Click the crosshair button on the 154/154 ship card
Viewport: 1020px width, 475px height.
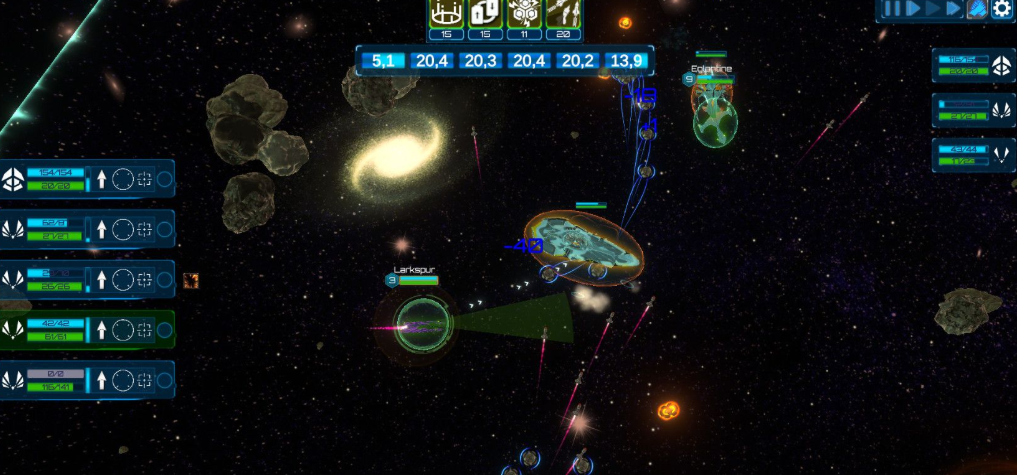pos(144,180)
